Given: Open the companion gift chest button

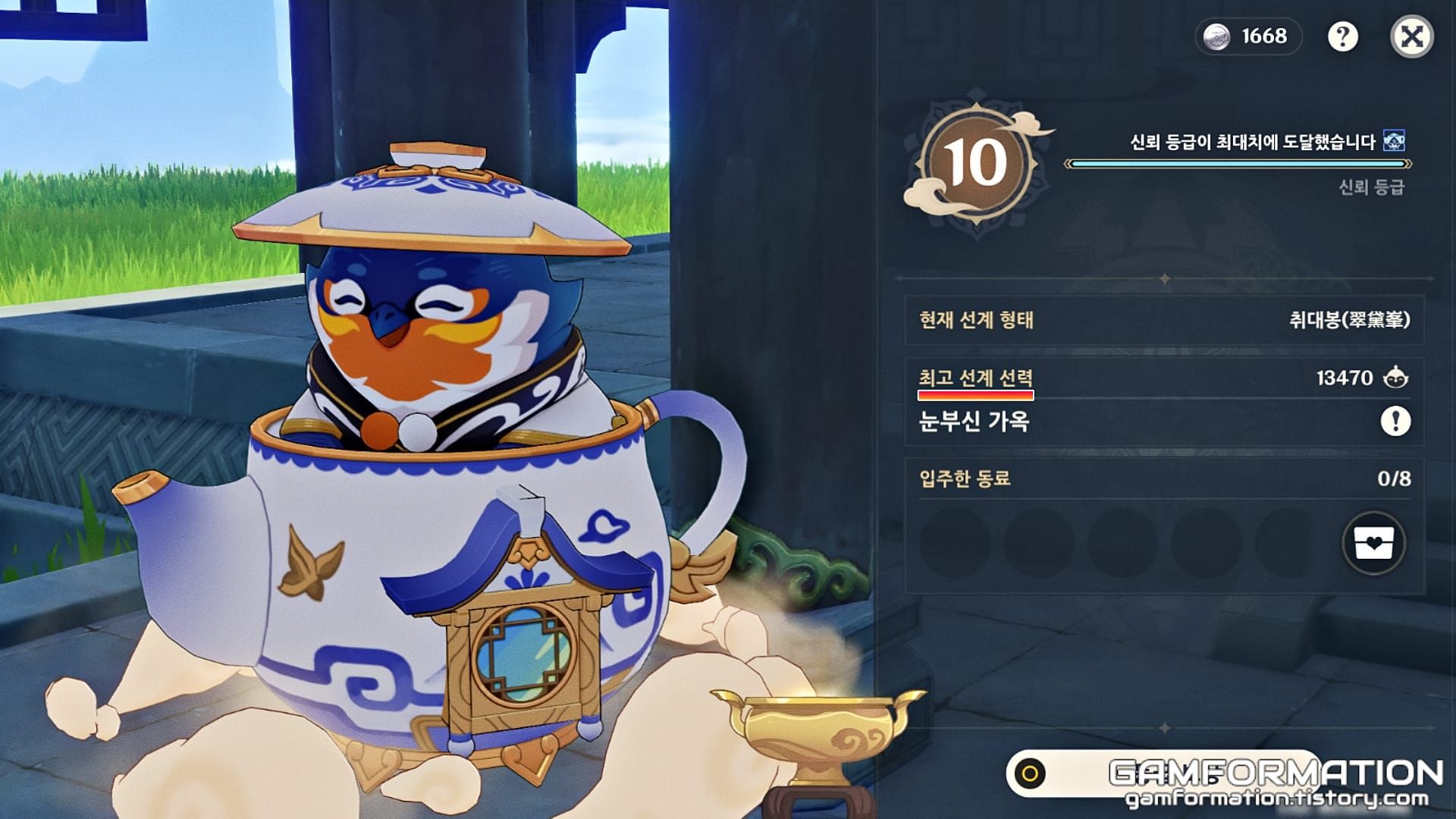Looking at the screenshot, I should coord(1373,543).
